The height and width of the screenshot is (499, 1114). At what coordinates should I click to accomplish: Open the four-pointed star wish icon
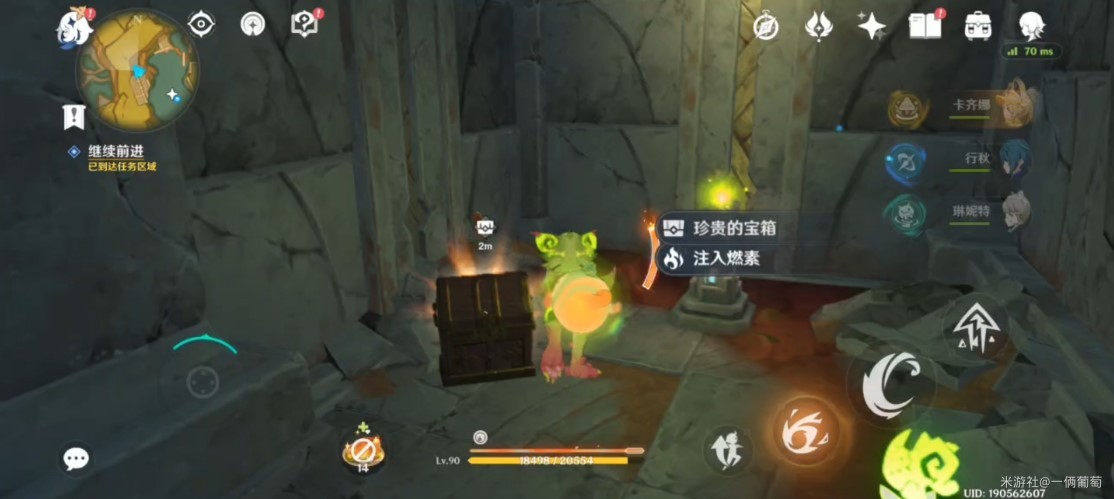point(871,26)
